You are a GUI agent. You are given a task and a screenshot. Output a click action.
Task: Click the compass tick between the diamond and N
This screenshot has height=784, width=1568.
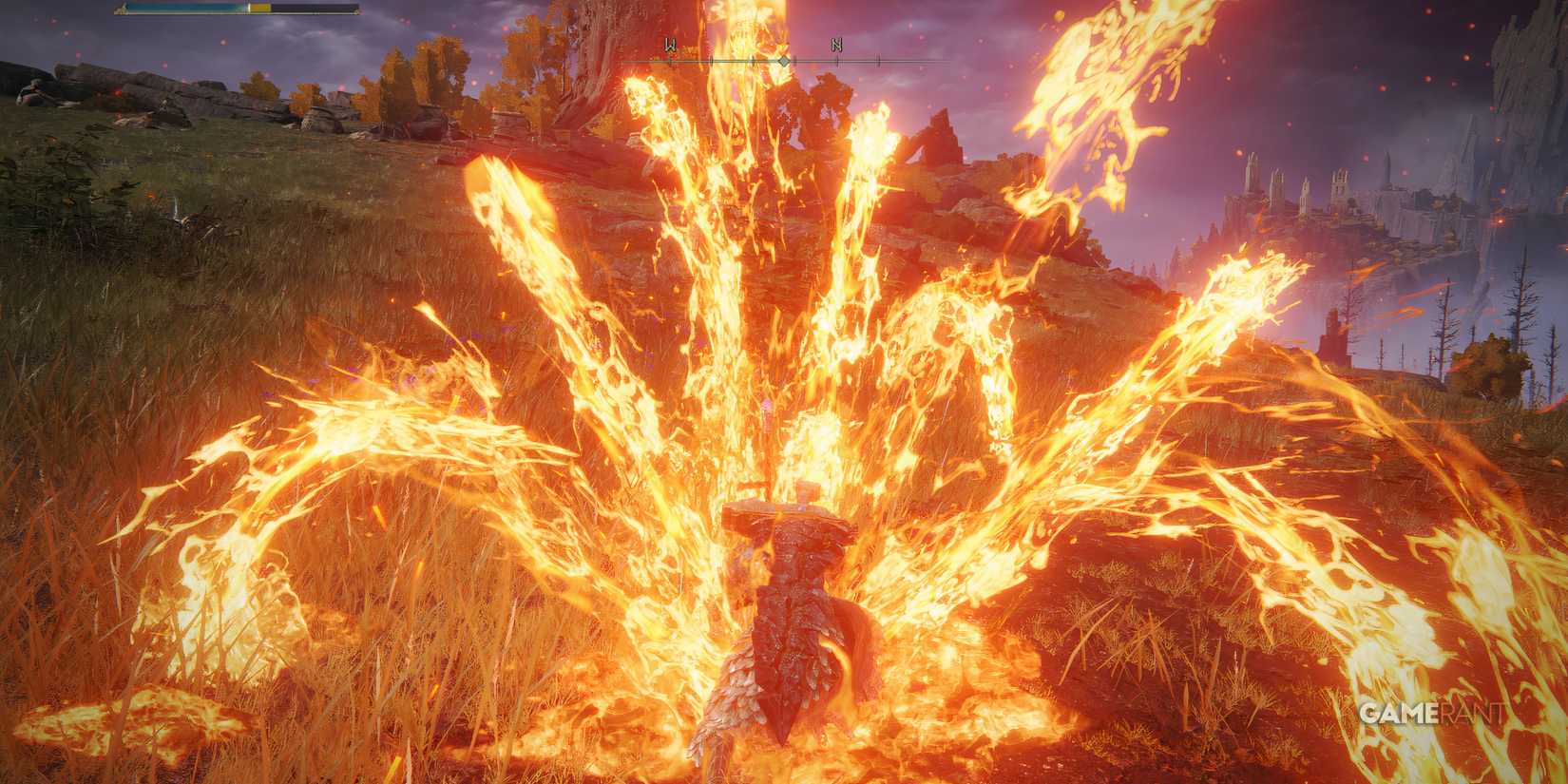click(x=796, y=61)
